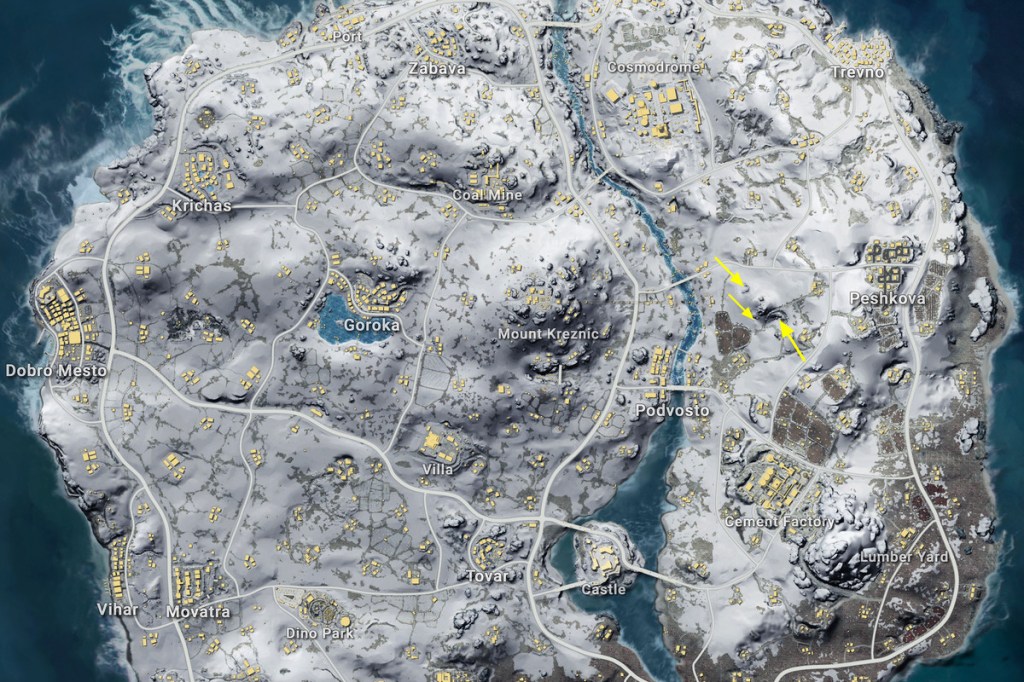This screenshot has width=1024, height=682.
Task: Mark the Villa location label
Action: pyautogui.click(x=438, y=469)
